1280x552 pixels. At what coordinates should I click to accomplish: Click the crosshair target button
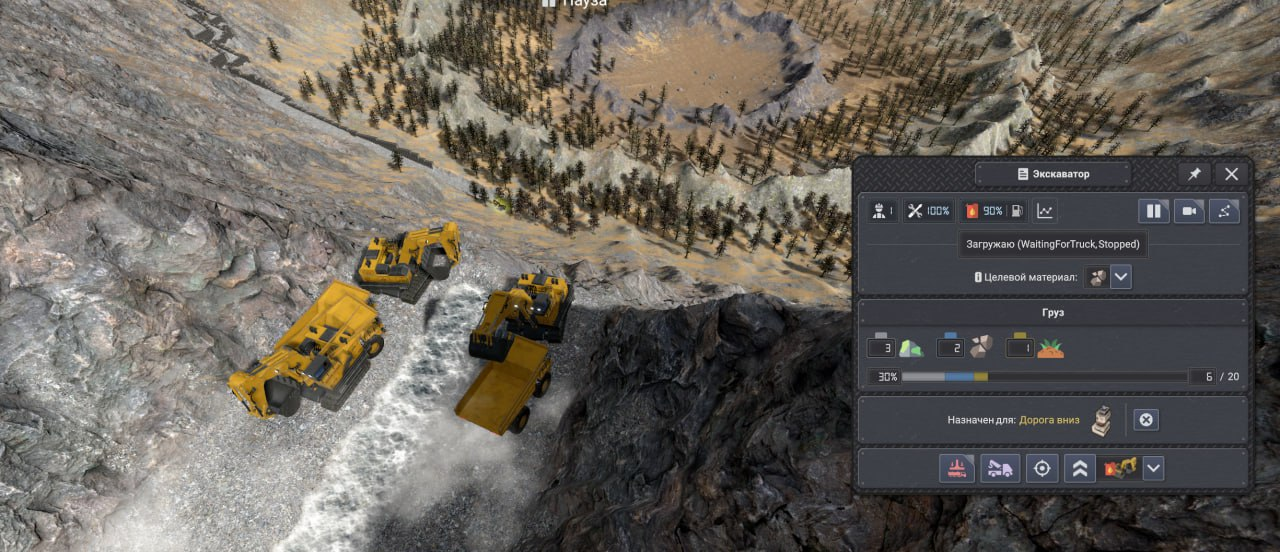(1042, 468)
